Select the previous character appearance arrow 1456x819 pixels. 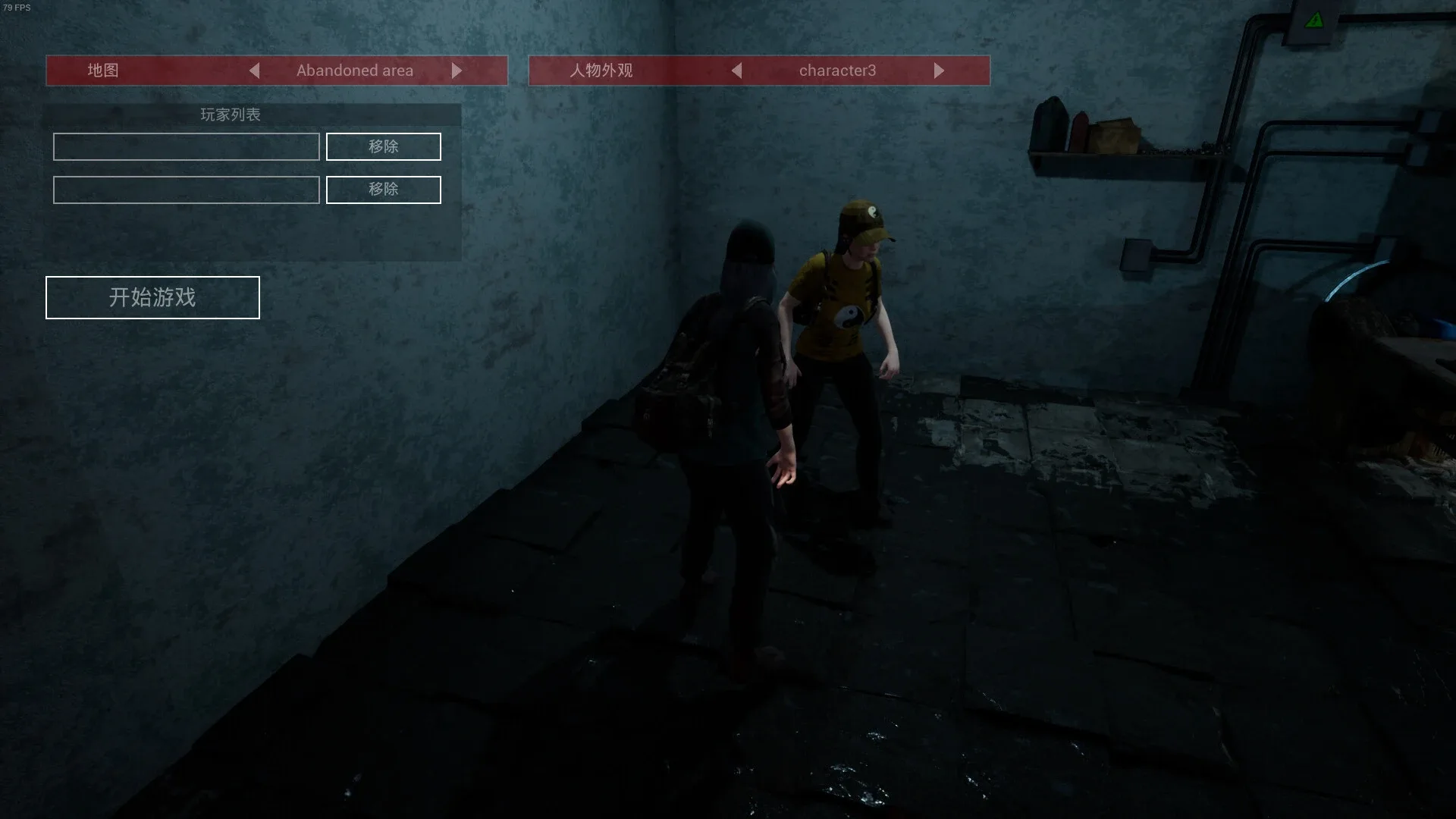click(736, 71)
